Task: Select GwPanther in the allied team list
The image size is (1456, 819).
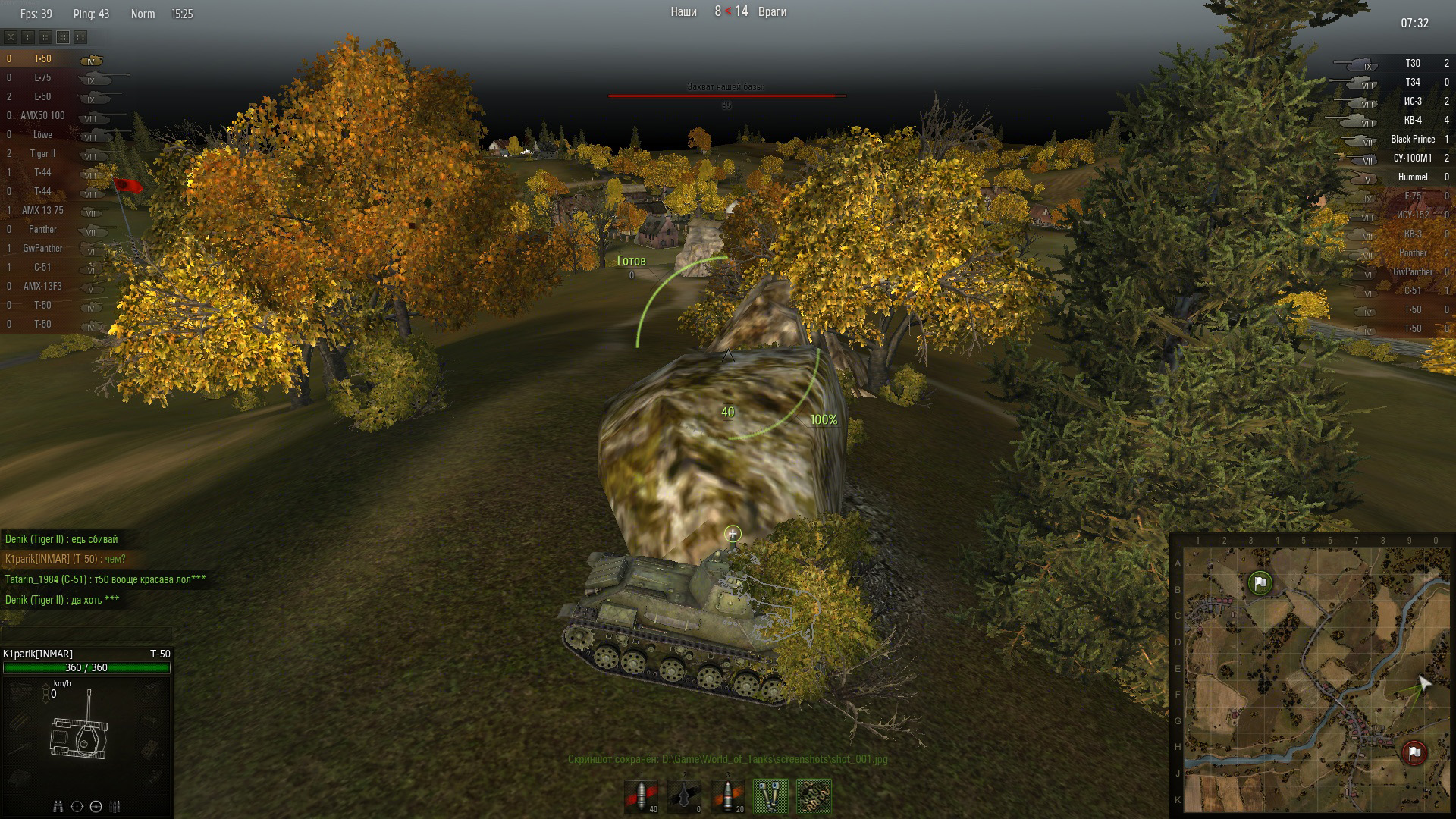Action: tap(42, 249)
